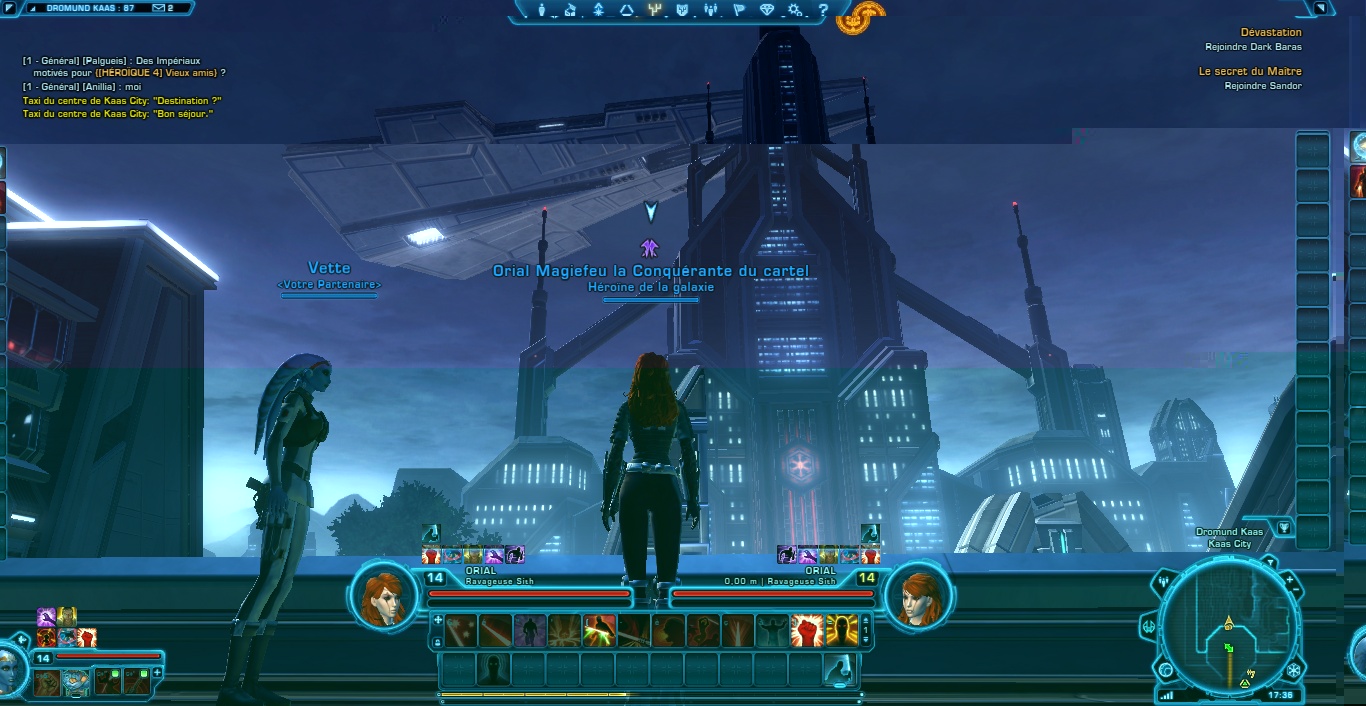Use the glowing yellow silhouette ability
1366x706 pixels.
[x=841, y=631]
